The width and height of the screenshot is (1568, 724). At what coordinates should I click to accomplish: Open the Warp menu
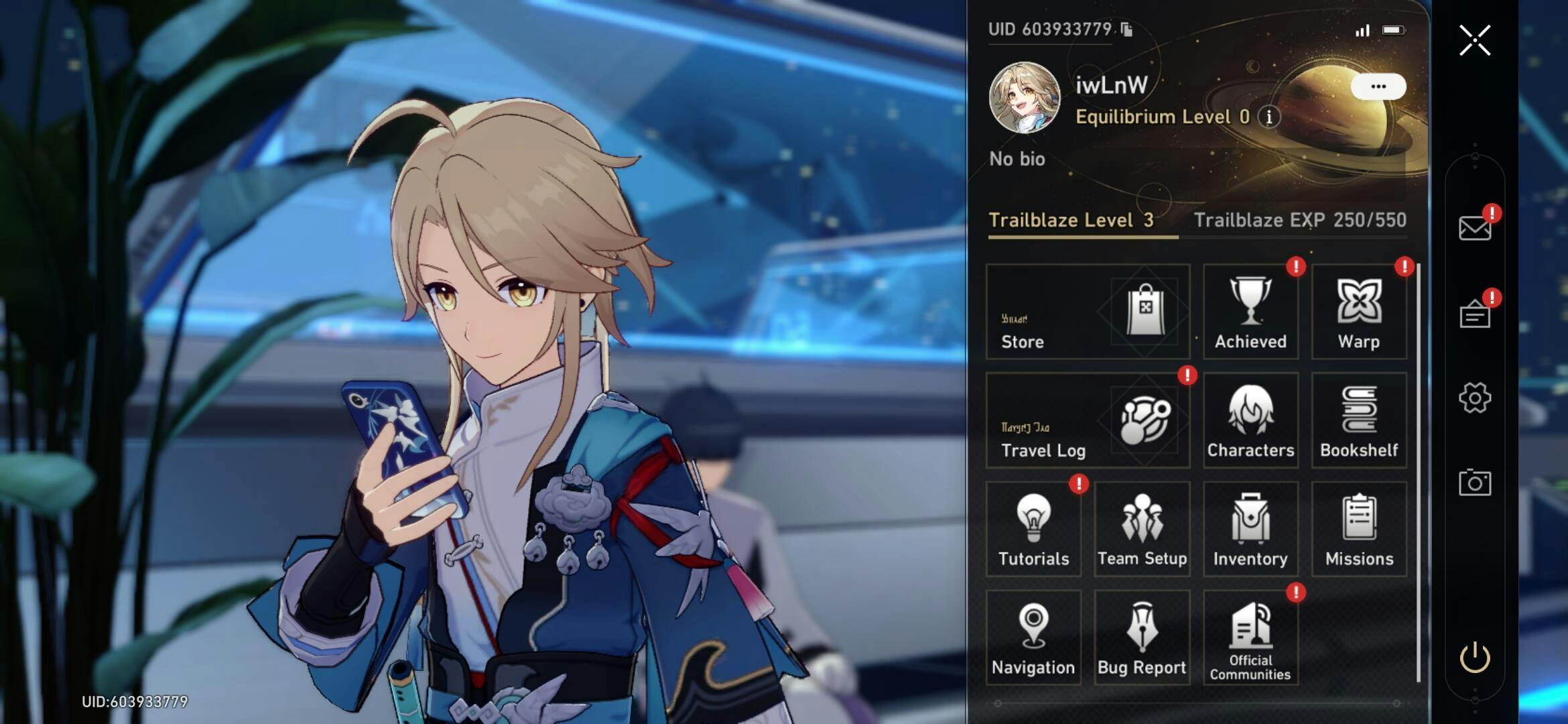(1358, 312)
